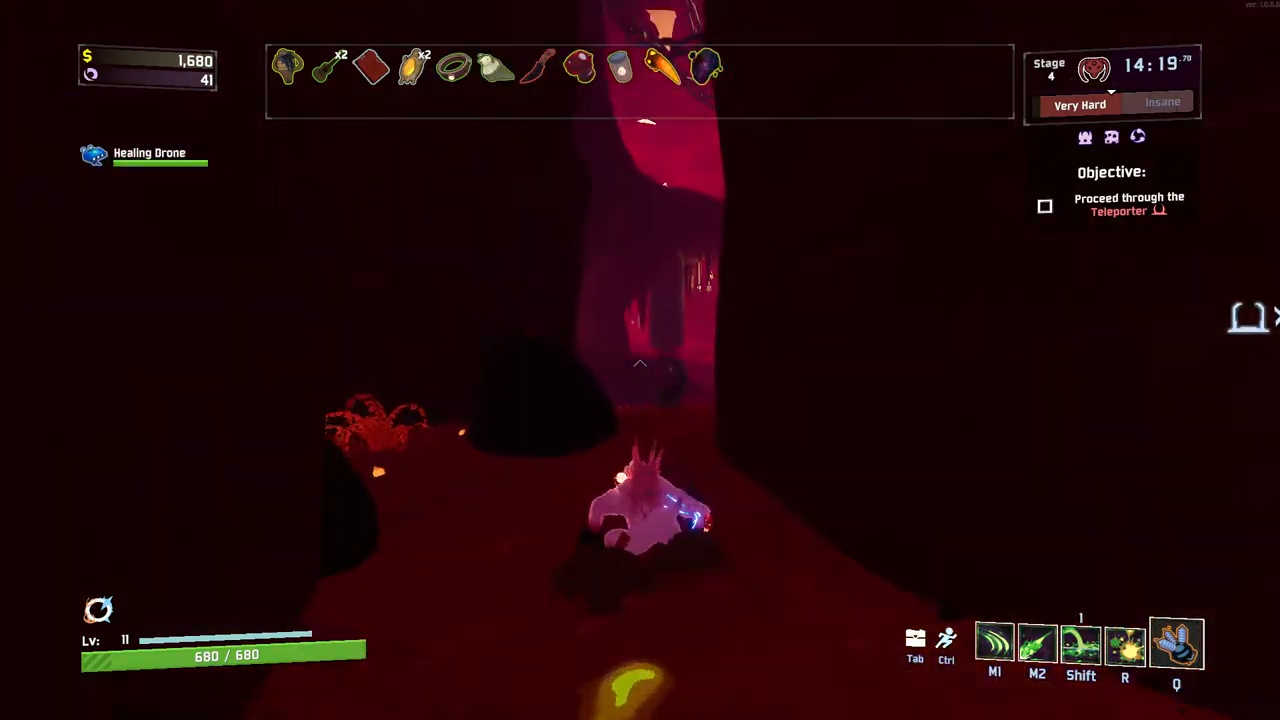Select the Insane difficulty segment
The height and width of the screenshot is (720, 1280).
point(1162,102)
